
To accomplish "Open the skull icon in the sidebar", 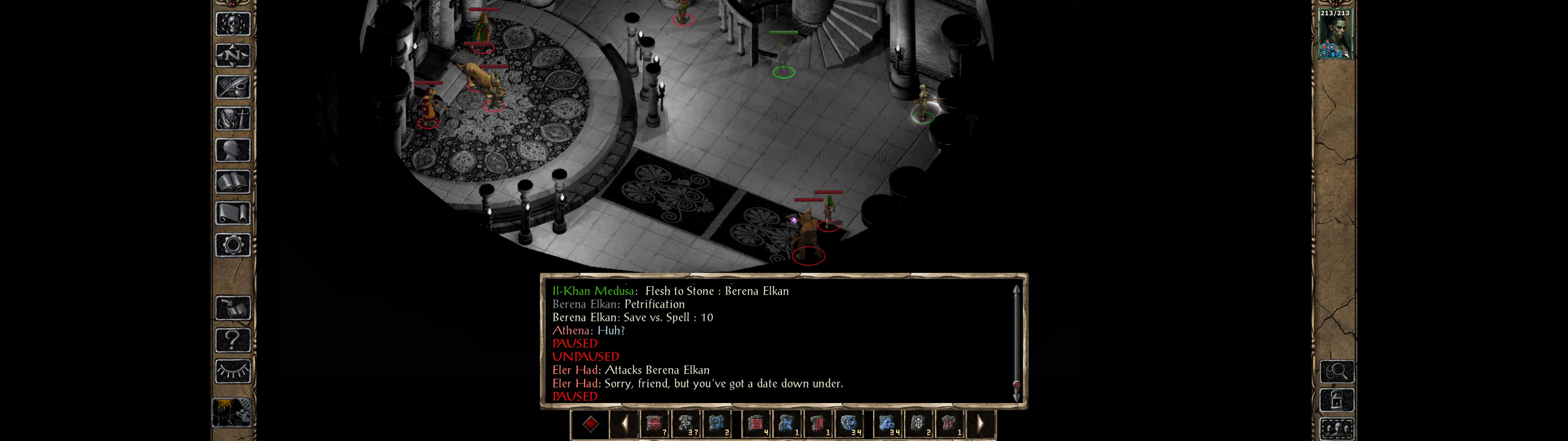I will click(x=232, y=24).
